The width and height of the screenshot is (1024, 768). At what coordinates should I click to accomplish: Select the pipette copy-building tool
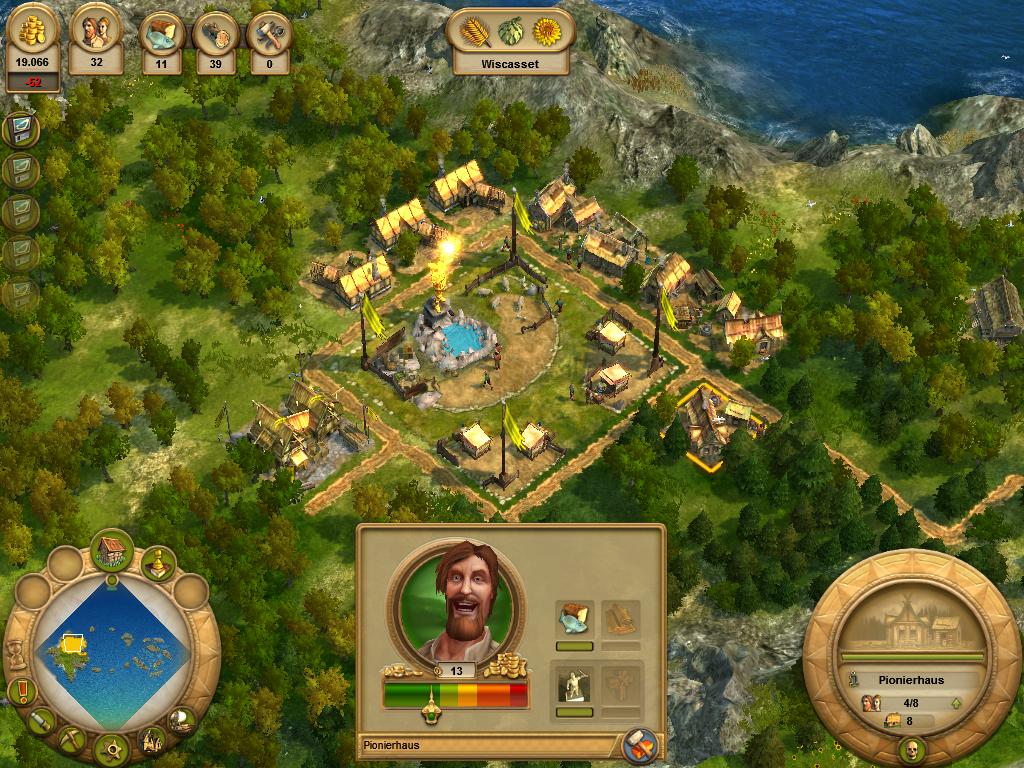43,720
